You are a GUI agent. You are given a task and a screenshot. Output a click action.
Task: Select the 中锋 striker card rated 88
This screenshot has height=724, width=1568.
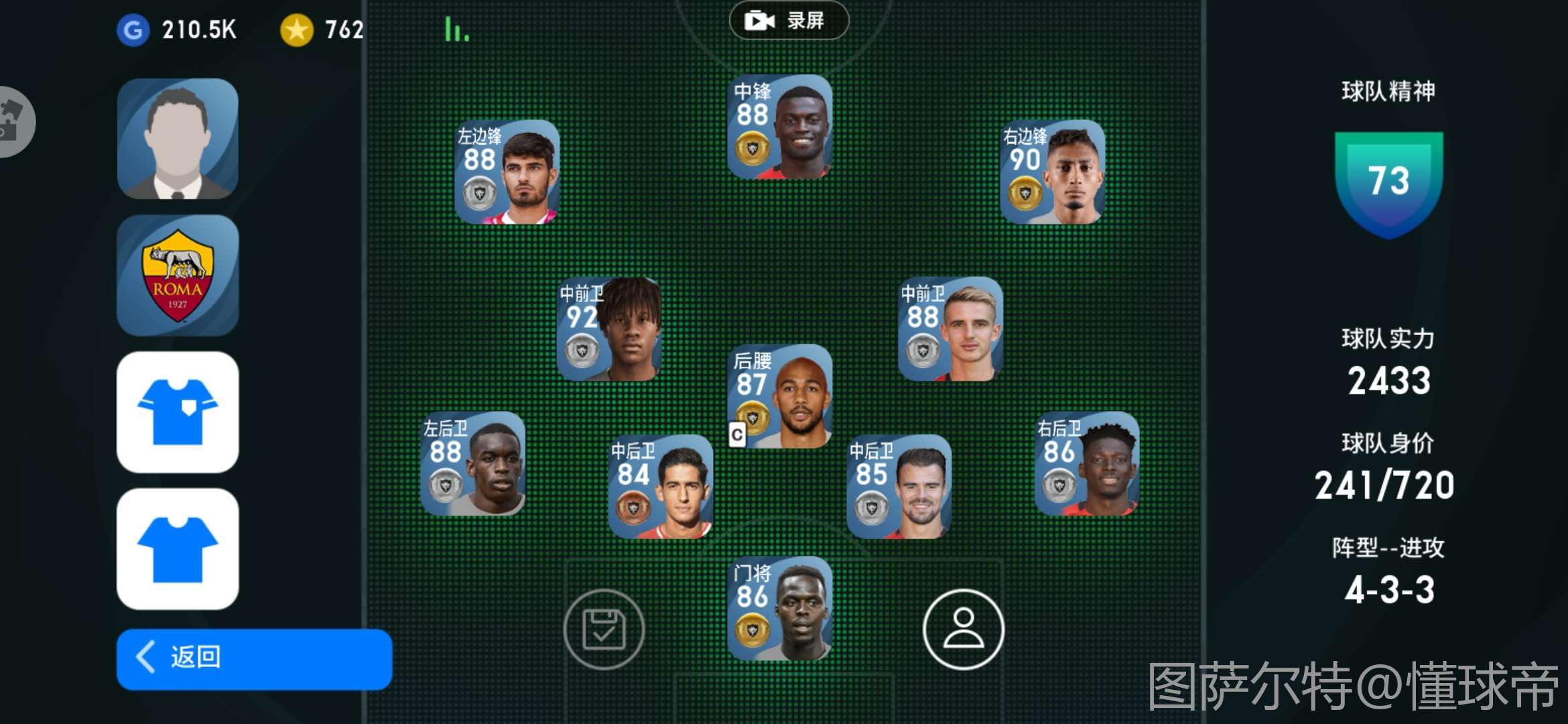[780, 127]
